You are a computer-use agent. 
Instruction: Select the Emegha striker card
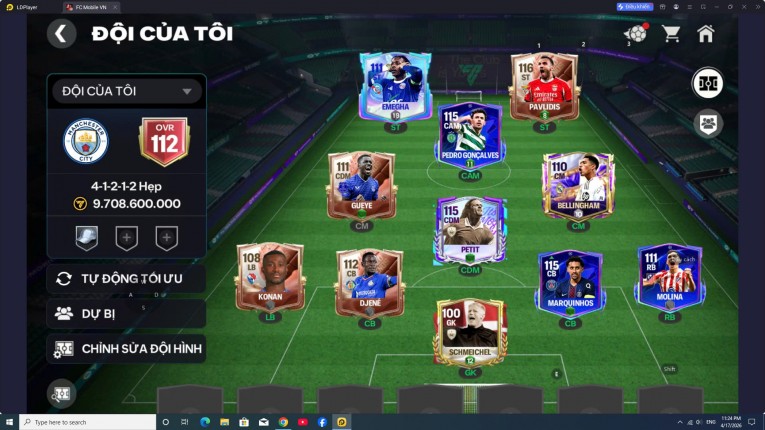395,86
